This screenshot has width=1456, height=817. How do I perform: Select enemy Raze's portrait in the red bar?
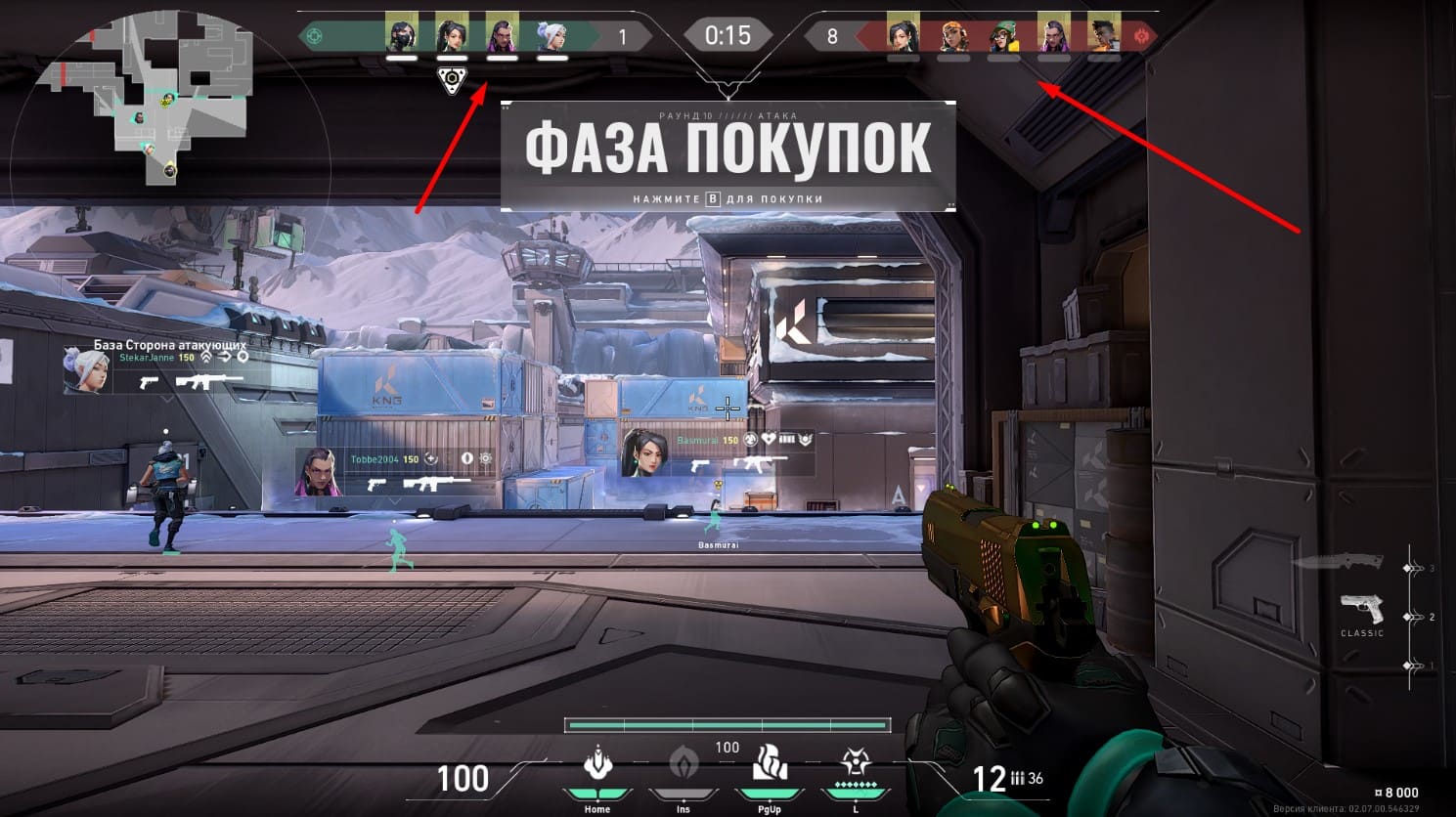click(x=953, y=35)
